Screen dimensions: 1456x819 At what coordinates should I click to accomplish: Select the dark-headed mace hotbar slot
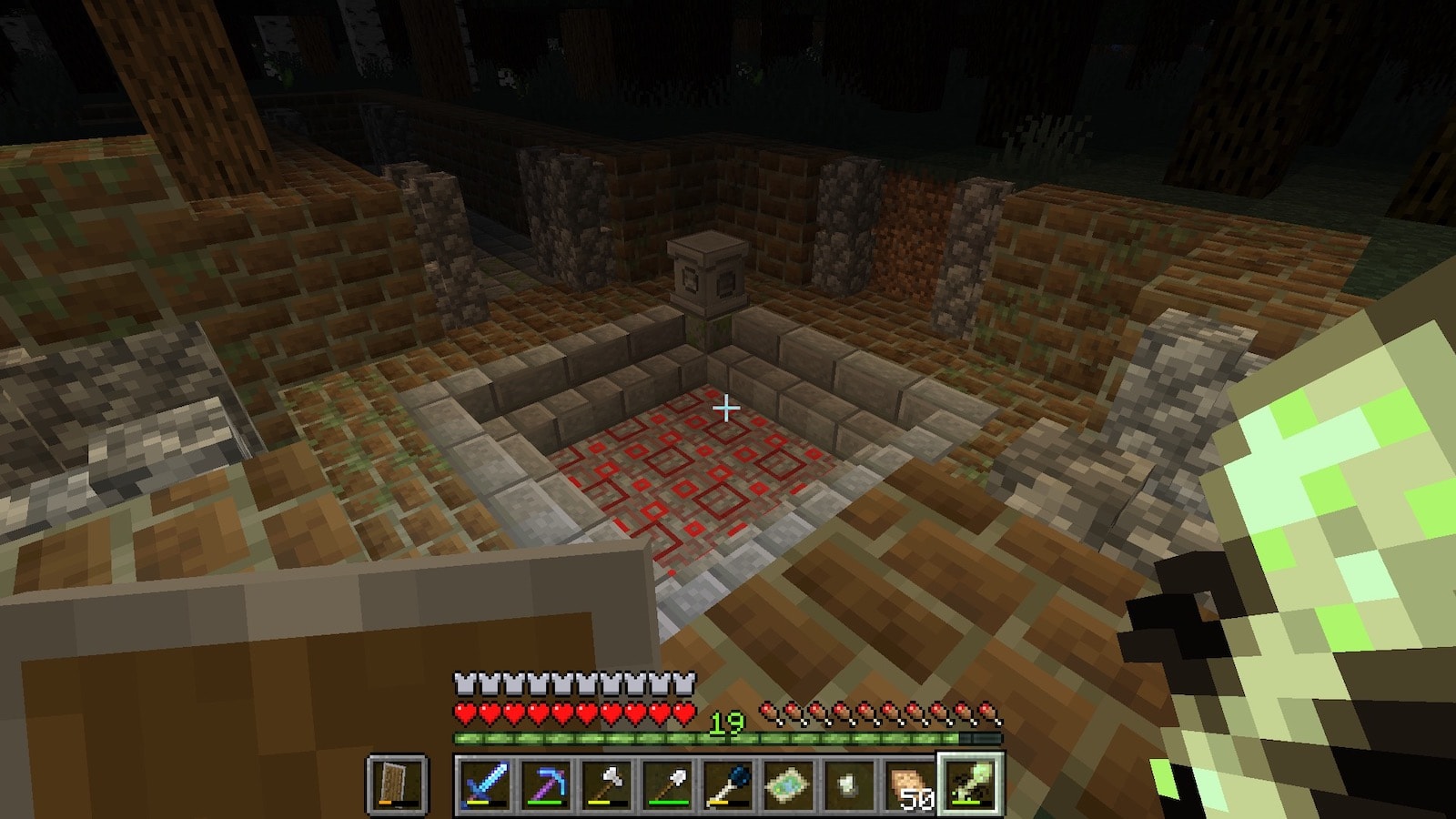[728, 784]
